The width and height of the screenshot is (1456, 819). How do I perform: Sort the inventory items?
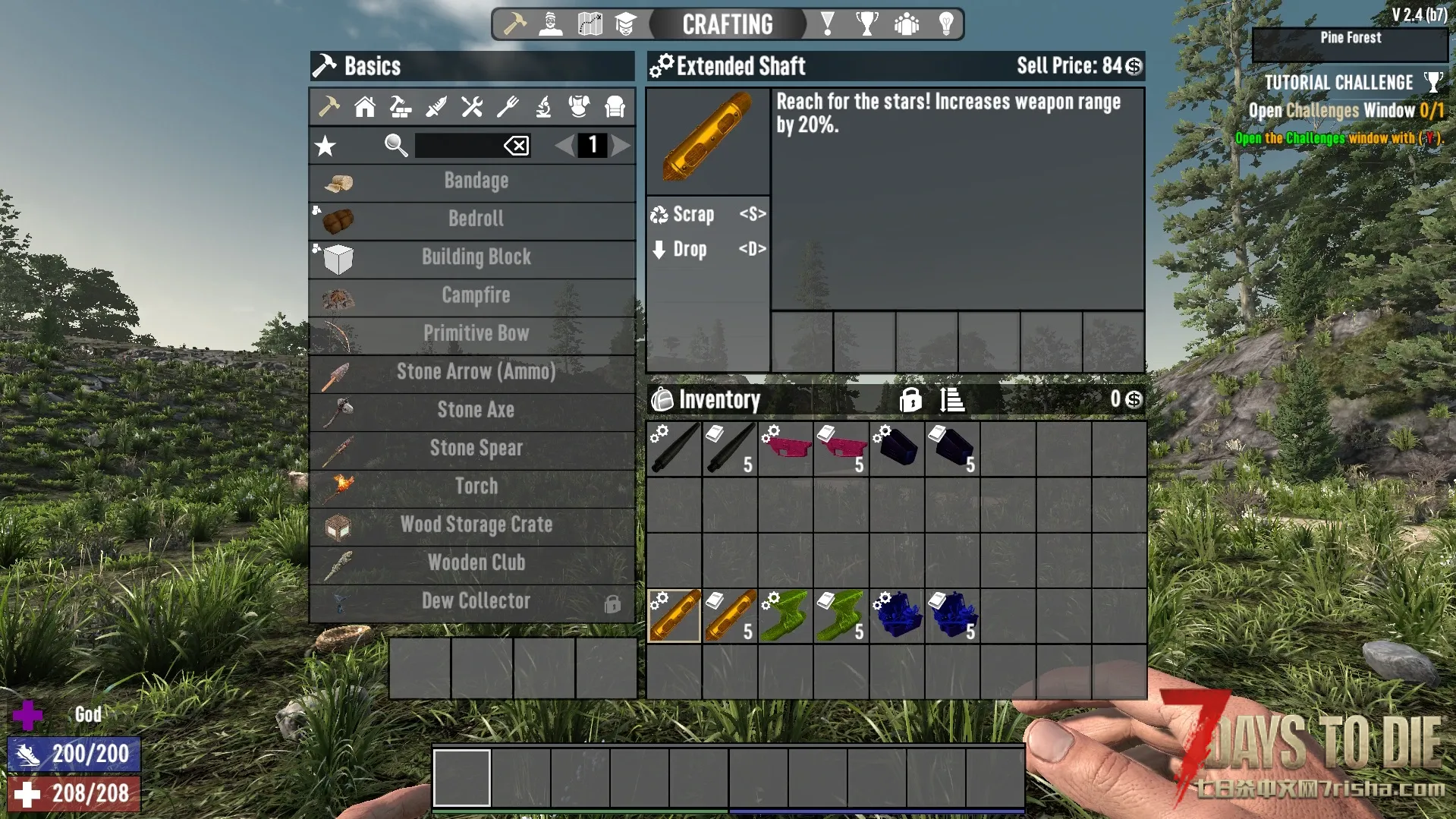951,399
